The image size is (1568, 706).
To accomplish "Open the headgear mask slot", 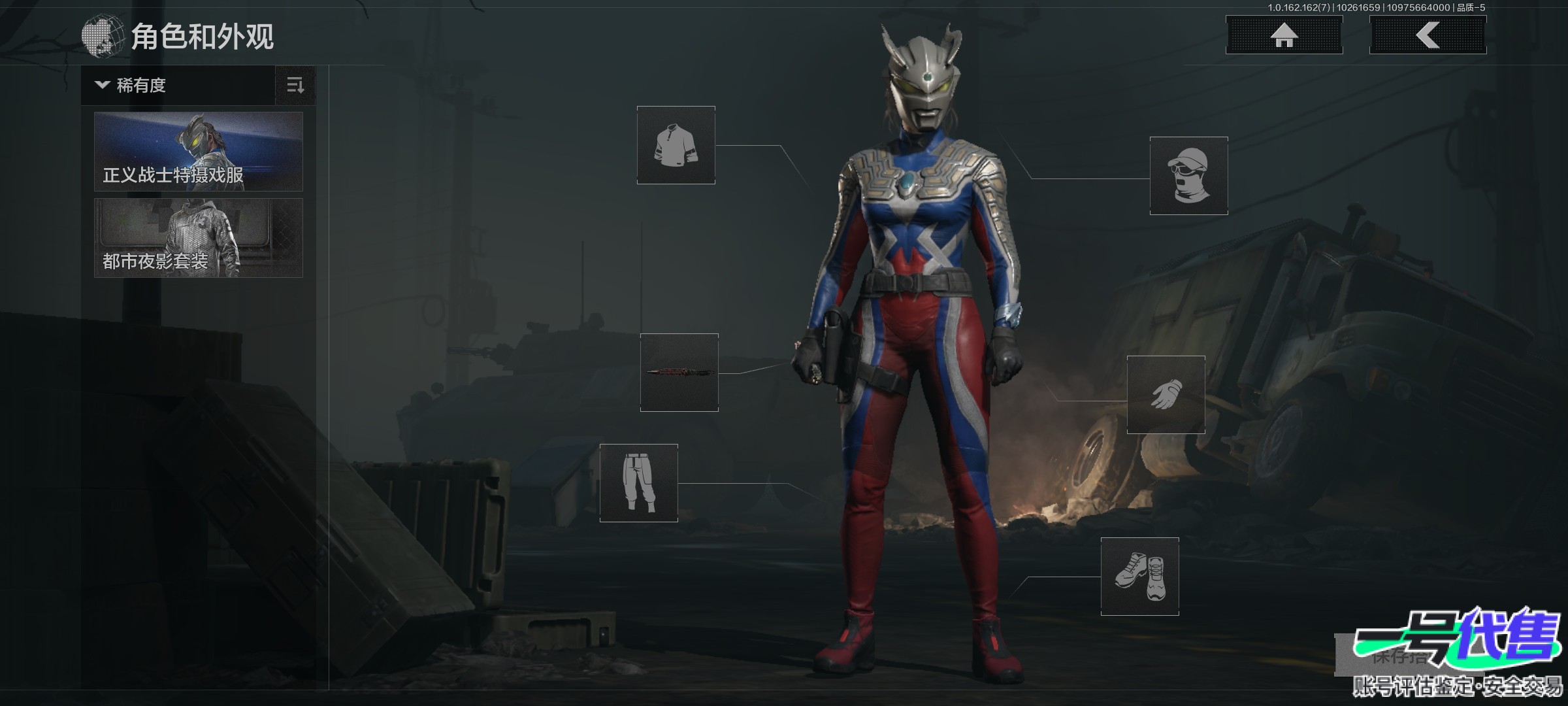I will tap(1188, 176).
